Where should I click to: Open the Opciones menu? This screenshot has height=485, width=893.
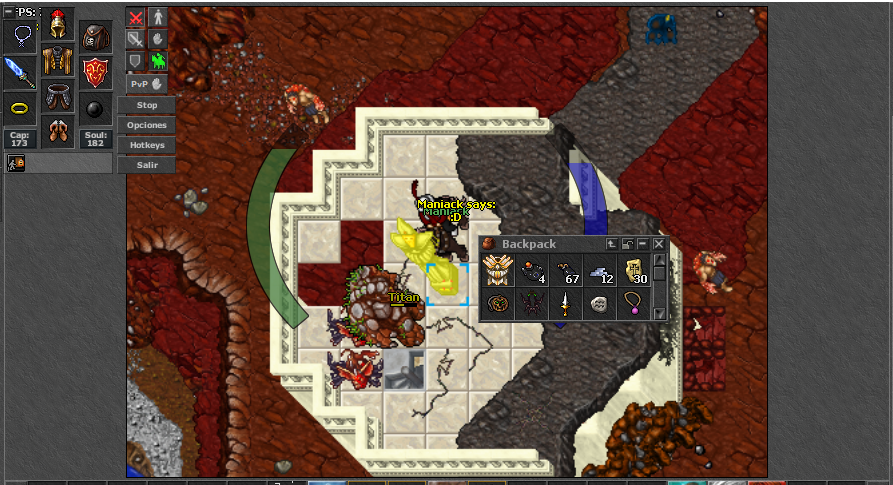147,125
